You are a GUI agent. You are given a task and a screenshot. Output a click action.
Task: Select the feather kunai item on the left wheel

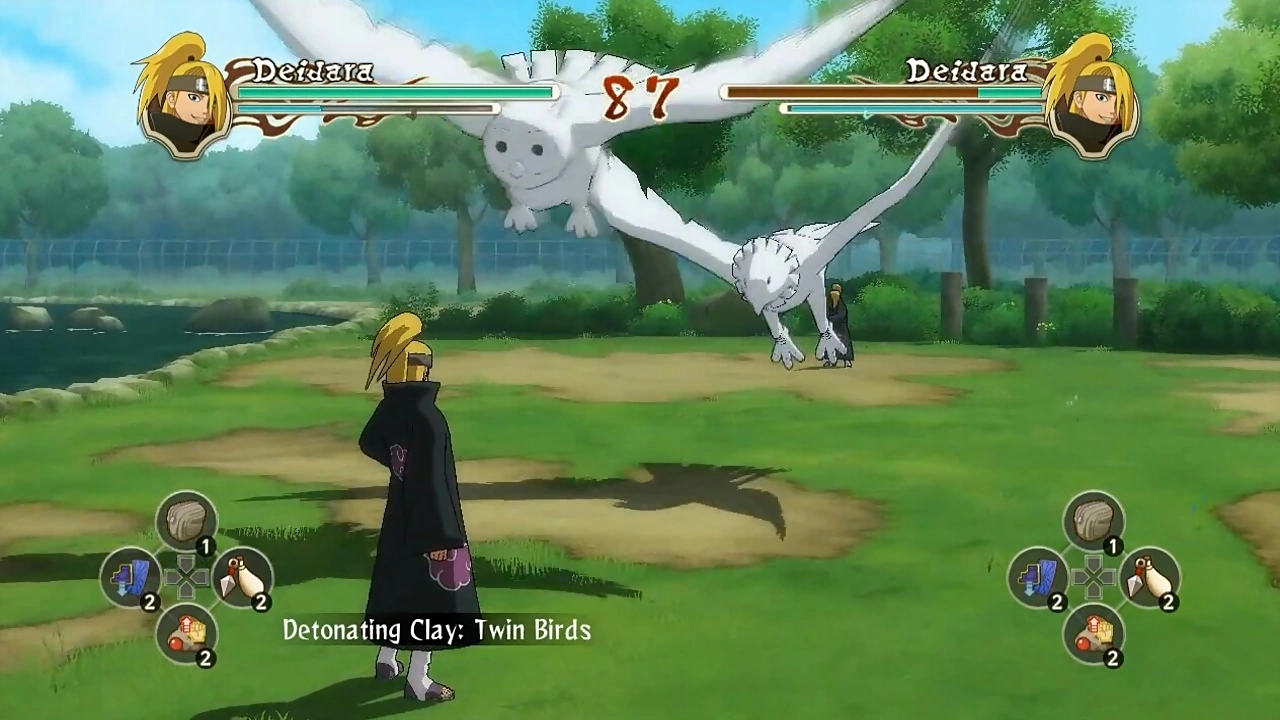pos(244,578)
